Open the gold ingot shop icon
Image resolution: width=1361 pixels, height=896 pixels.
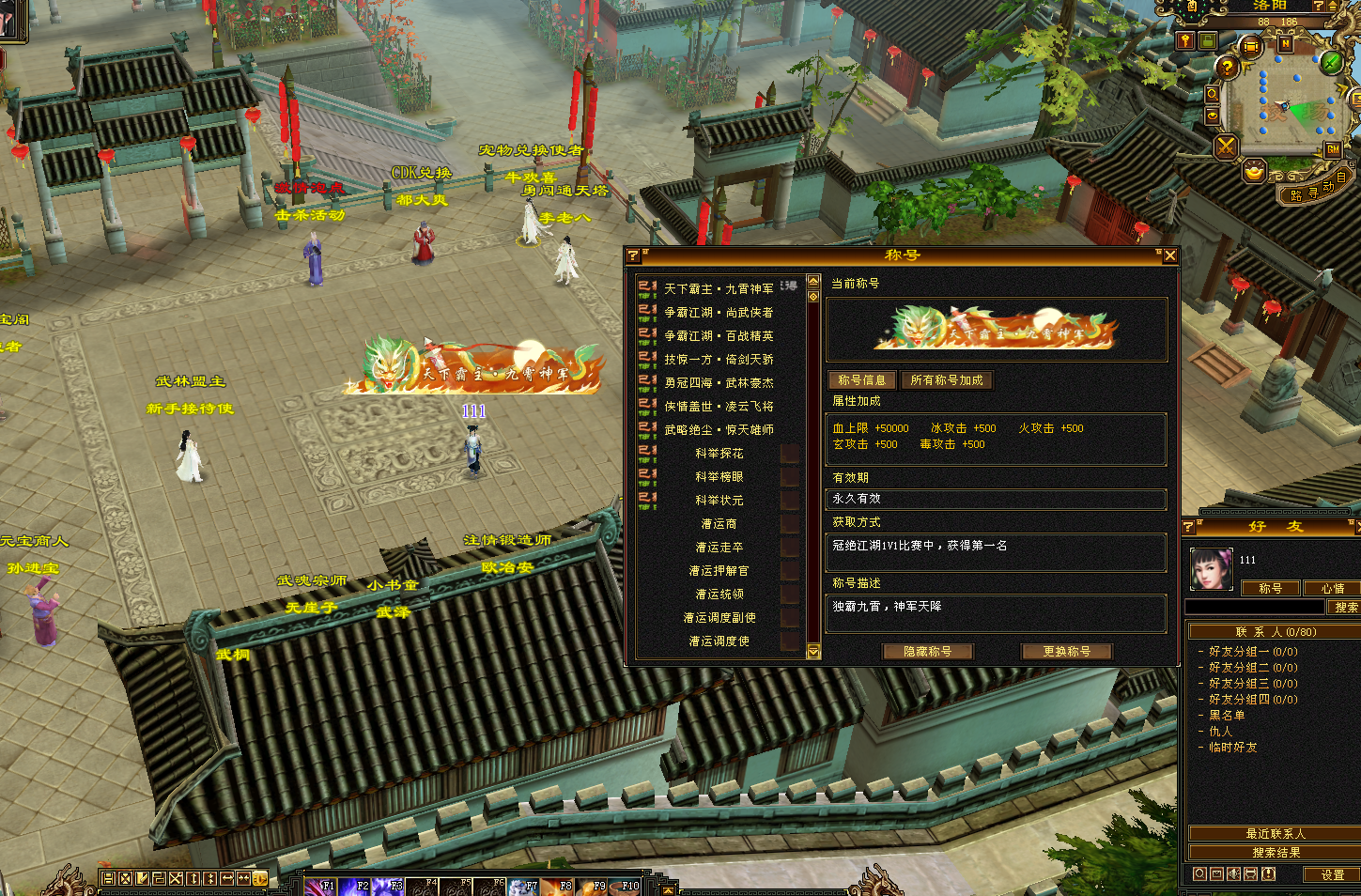[x=1254, y=172]
